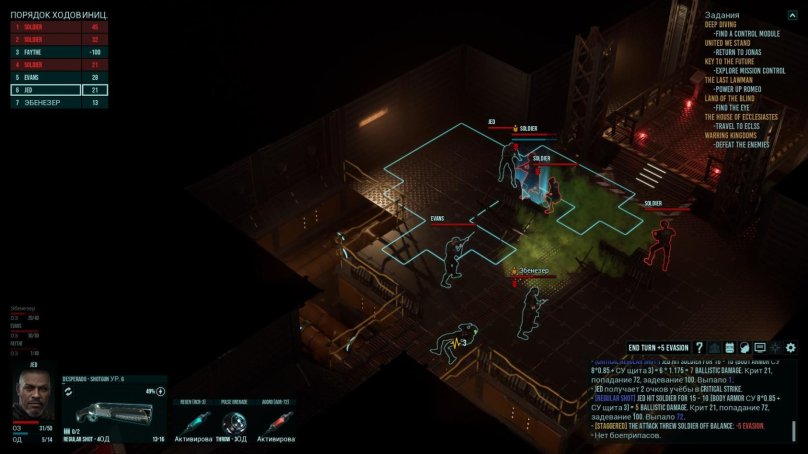The height and width of the screenshot is (454, 808).
Task: Select Эбенезер in the turn order list
Action: [x=59, y=102]
